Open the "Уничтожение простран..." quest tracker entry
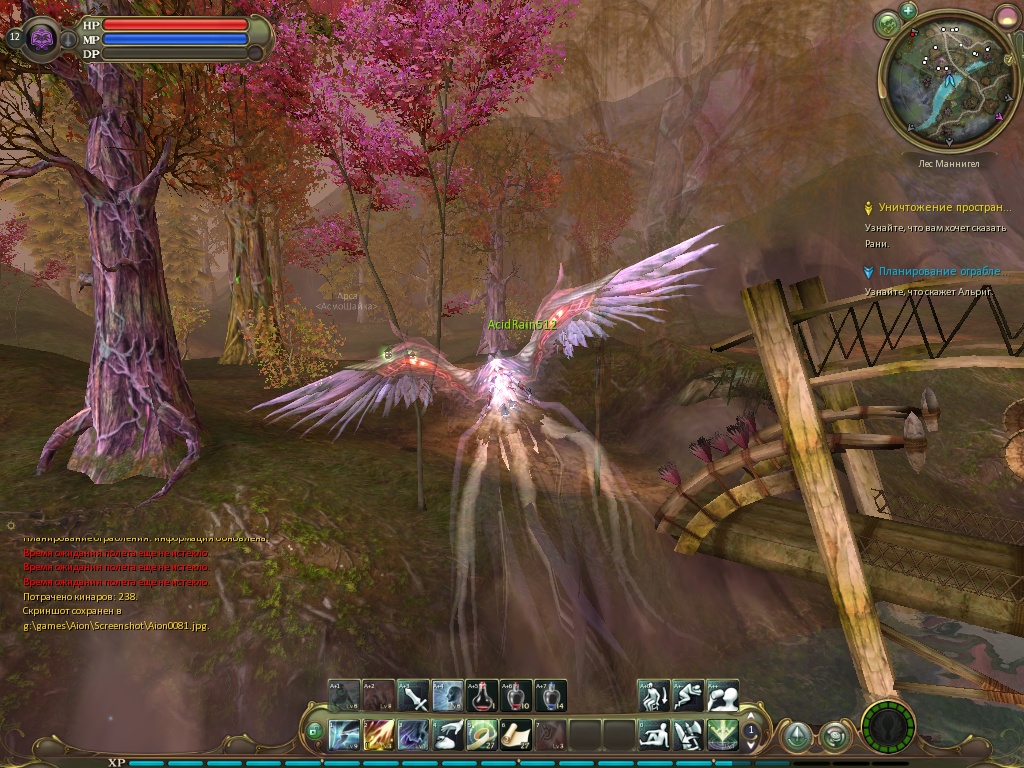 944,208
